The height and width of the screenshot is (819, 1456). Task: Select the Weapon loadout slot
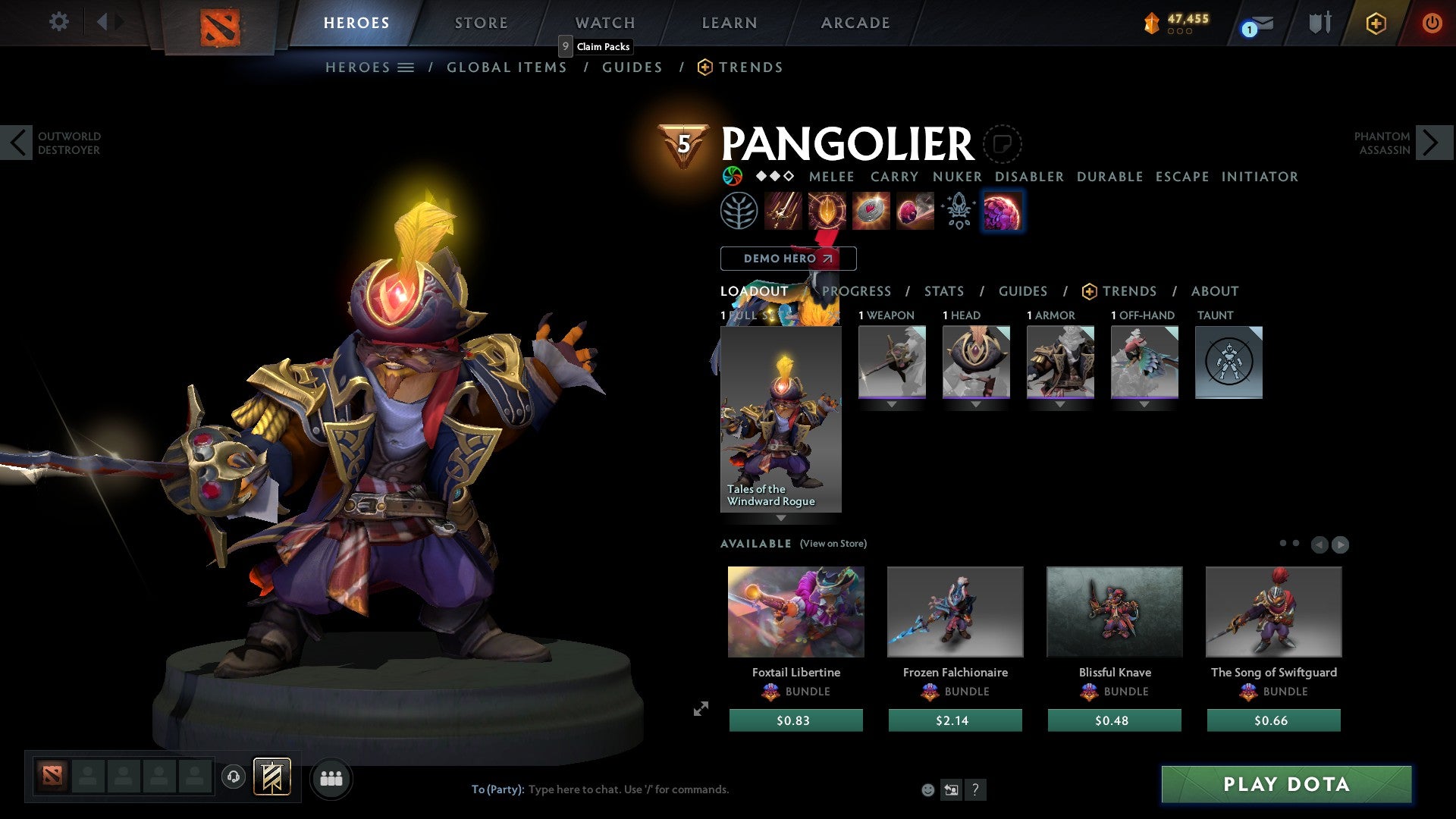(x=892, y=362)
